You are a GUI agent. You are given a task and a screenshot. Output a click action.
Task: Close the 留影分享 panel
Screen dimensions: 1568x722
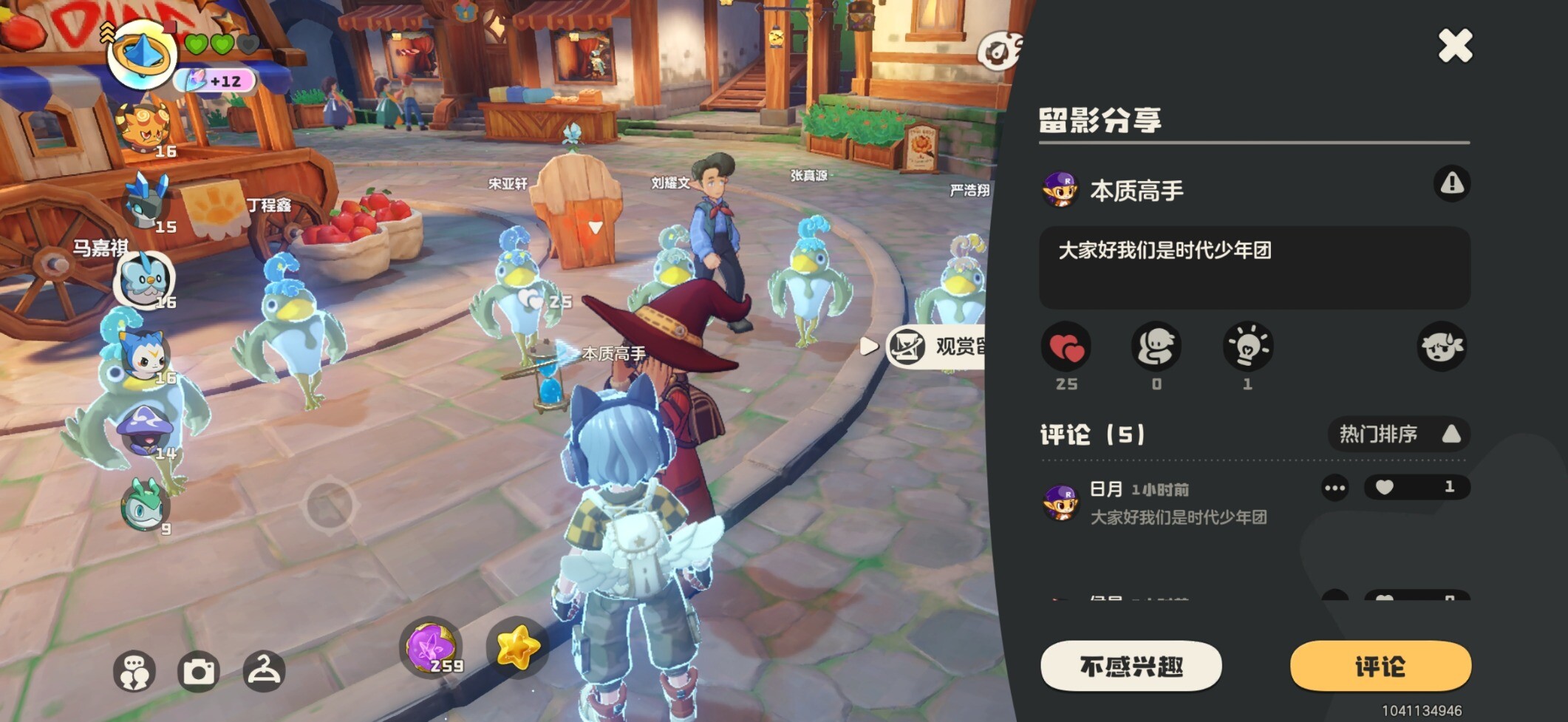(x=1455, y=46)
